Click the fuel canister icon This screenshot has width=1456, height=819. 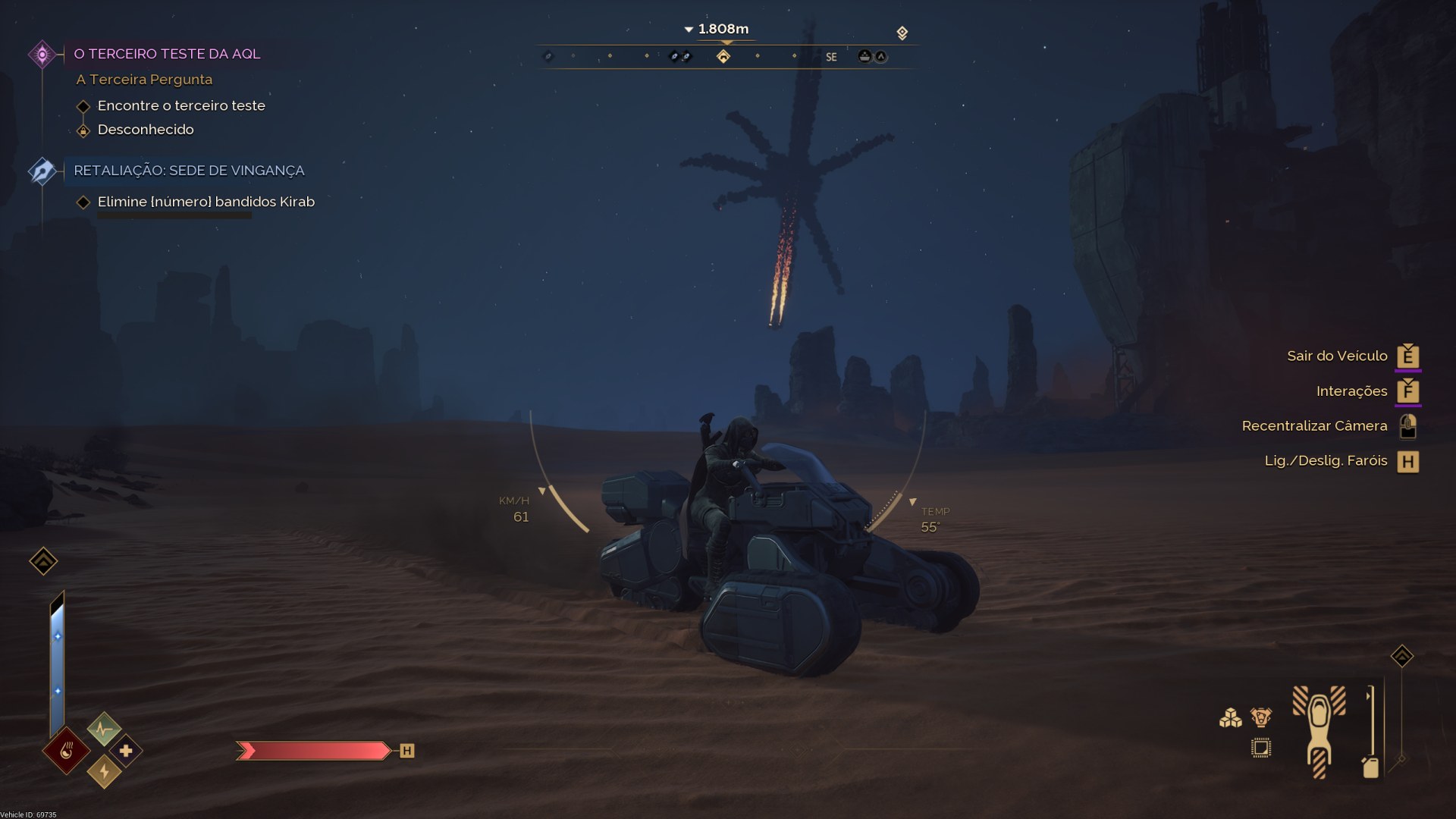click(1370, 767)
